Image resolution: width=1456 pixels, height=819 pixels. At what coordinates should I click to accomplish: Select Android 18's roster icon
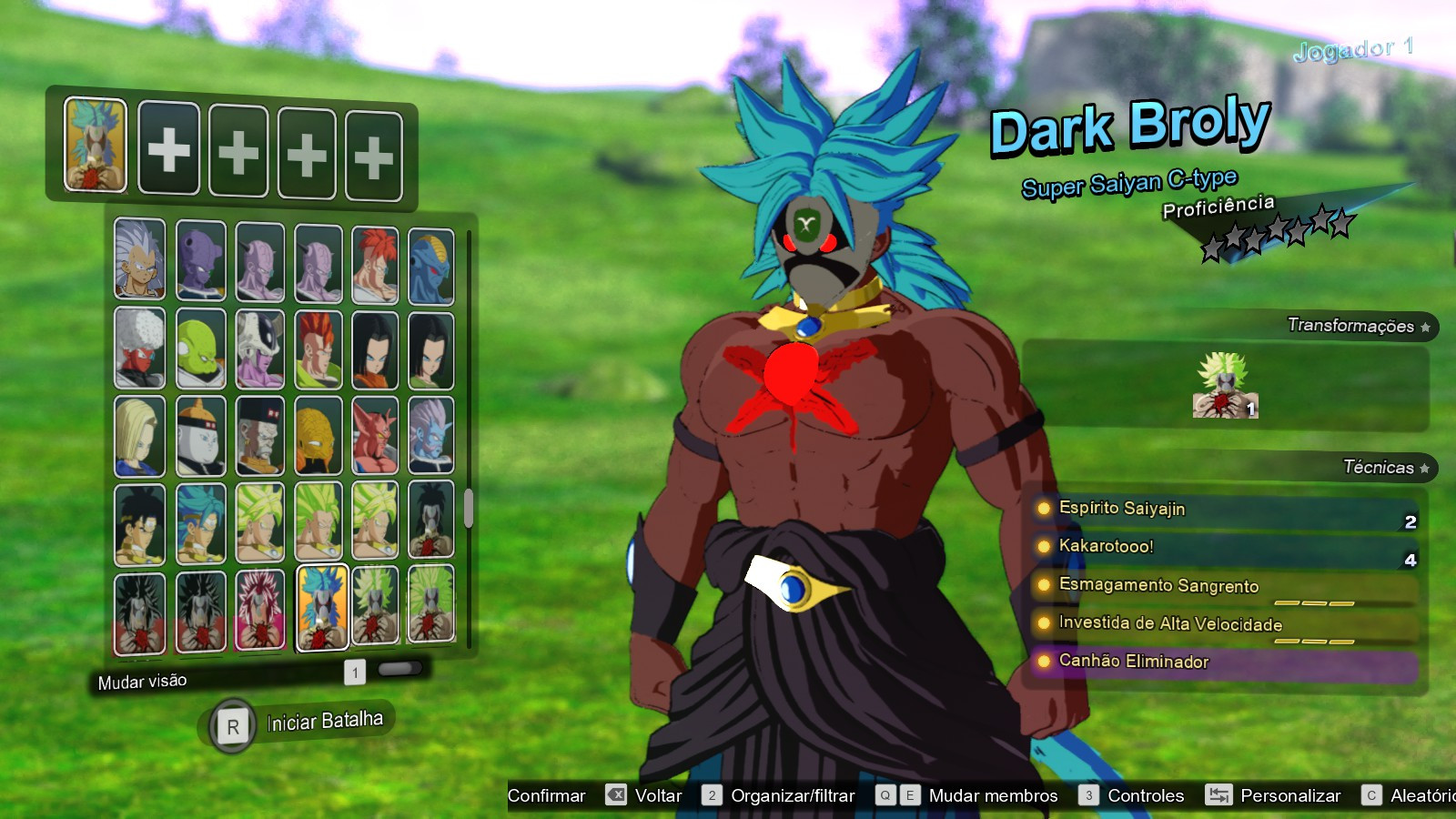[141, 437]
